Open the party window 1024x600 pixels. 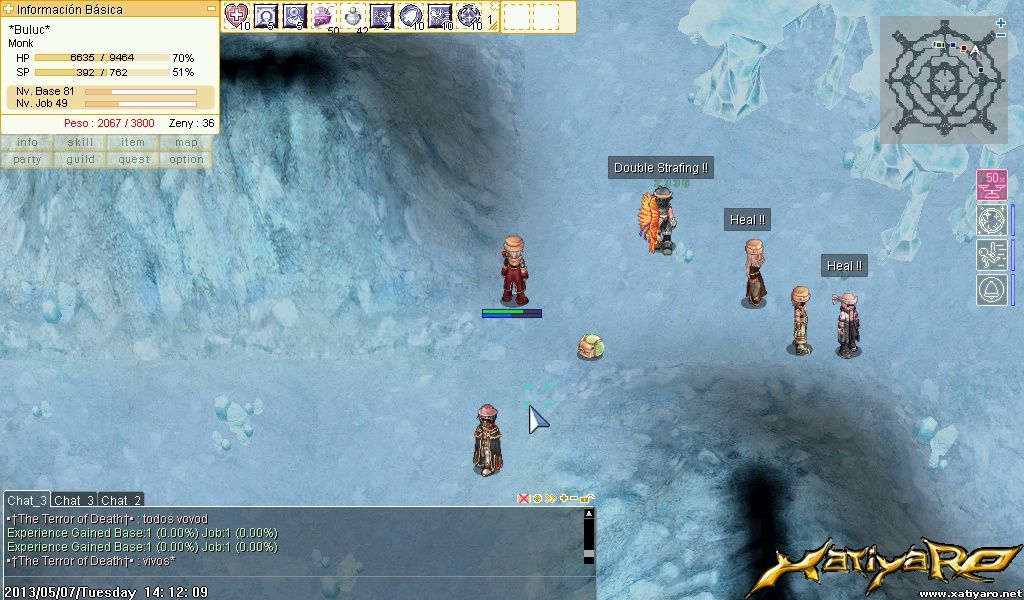pos(27,159)
